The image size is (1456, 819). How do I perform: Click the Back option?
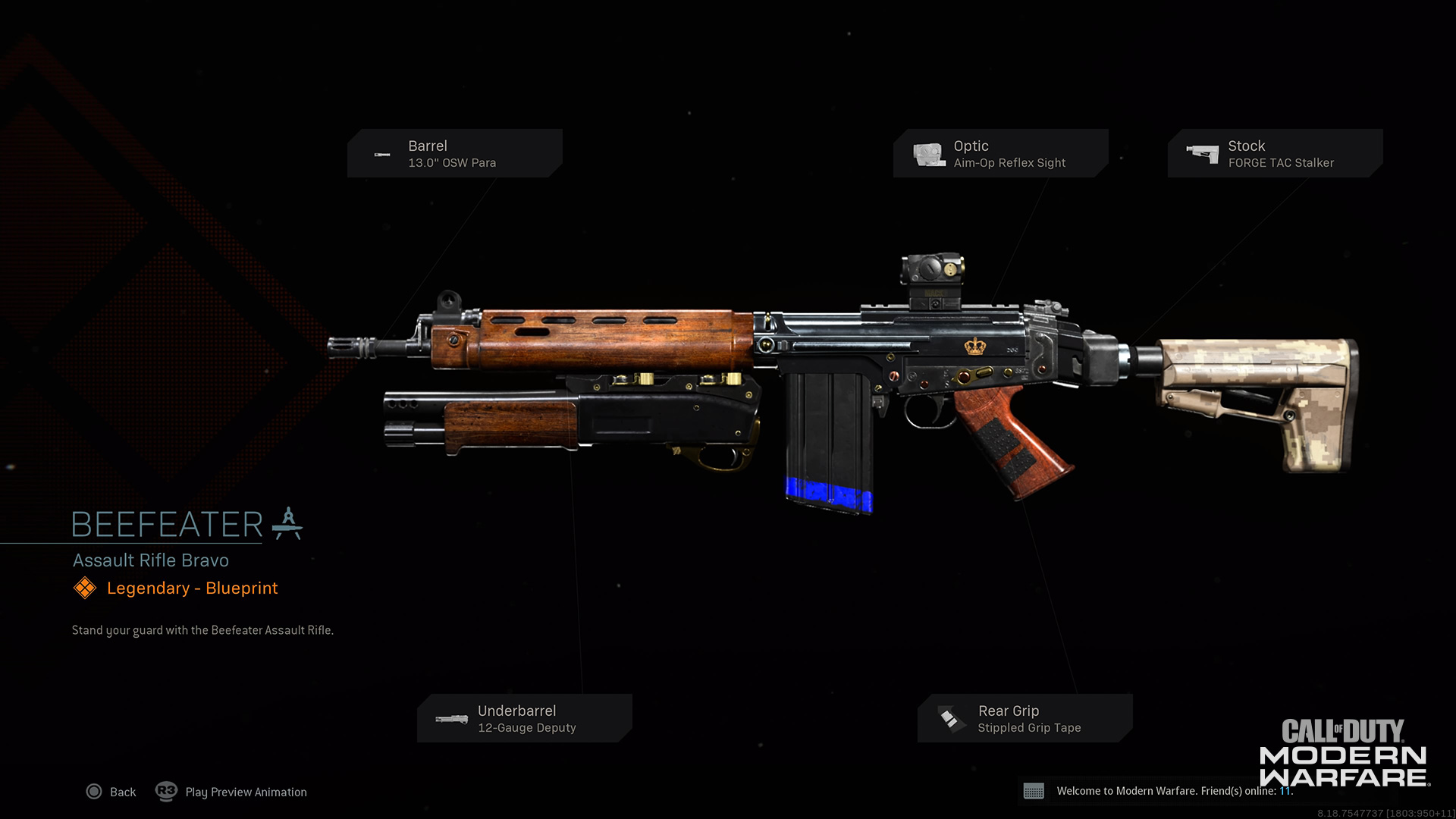111,792
